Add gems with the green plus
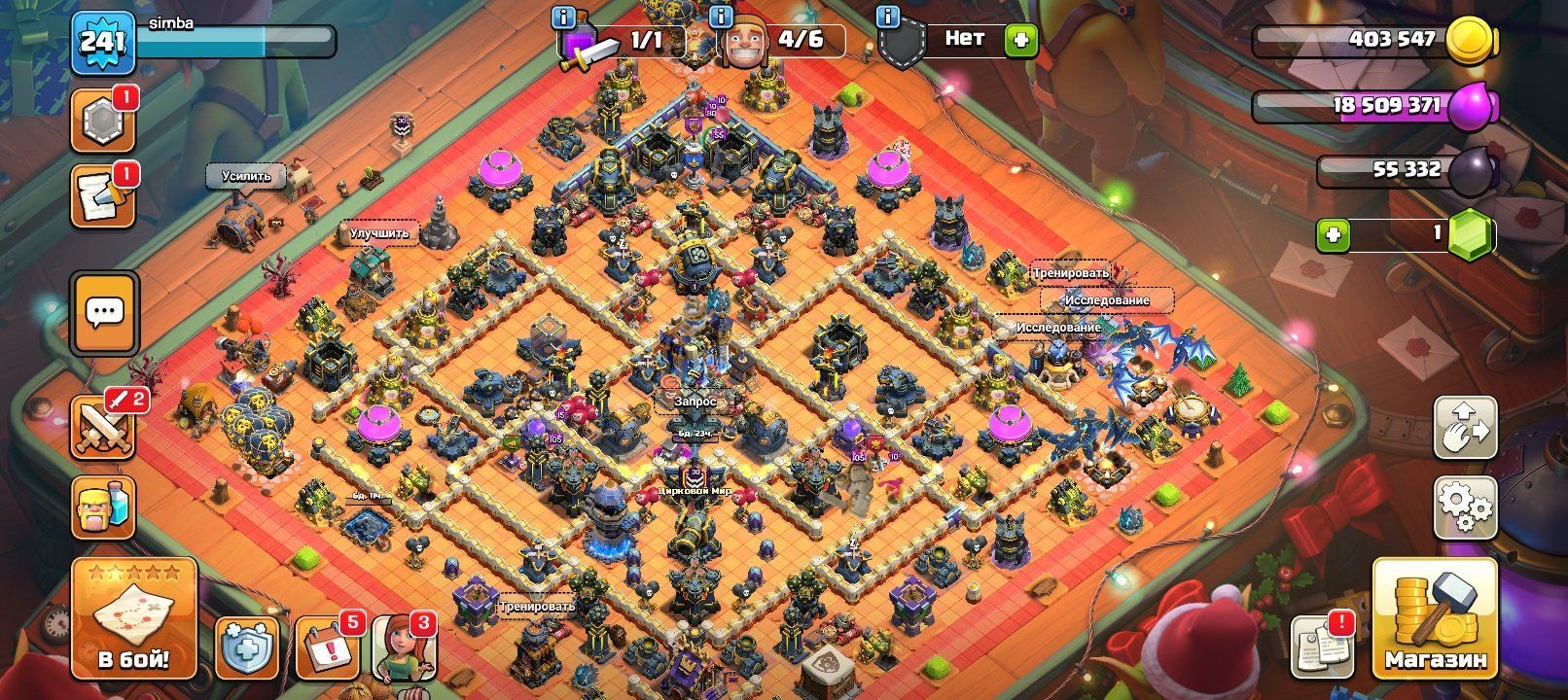1568x700 pixels. 1335,235
